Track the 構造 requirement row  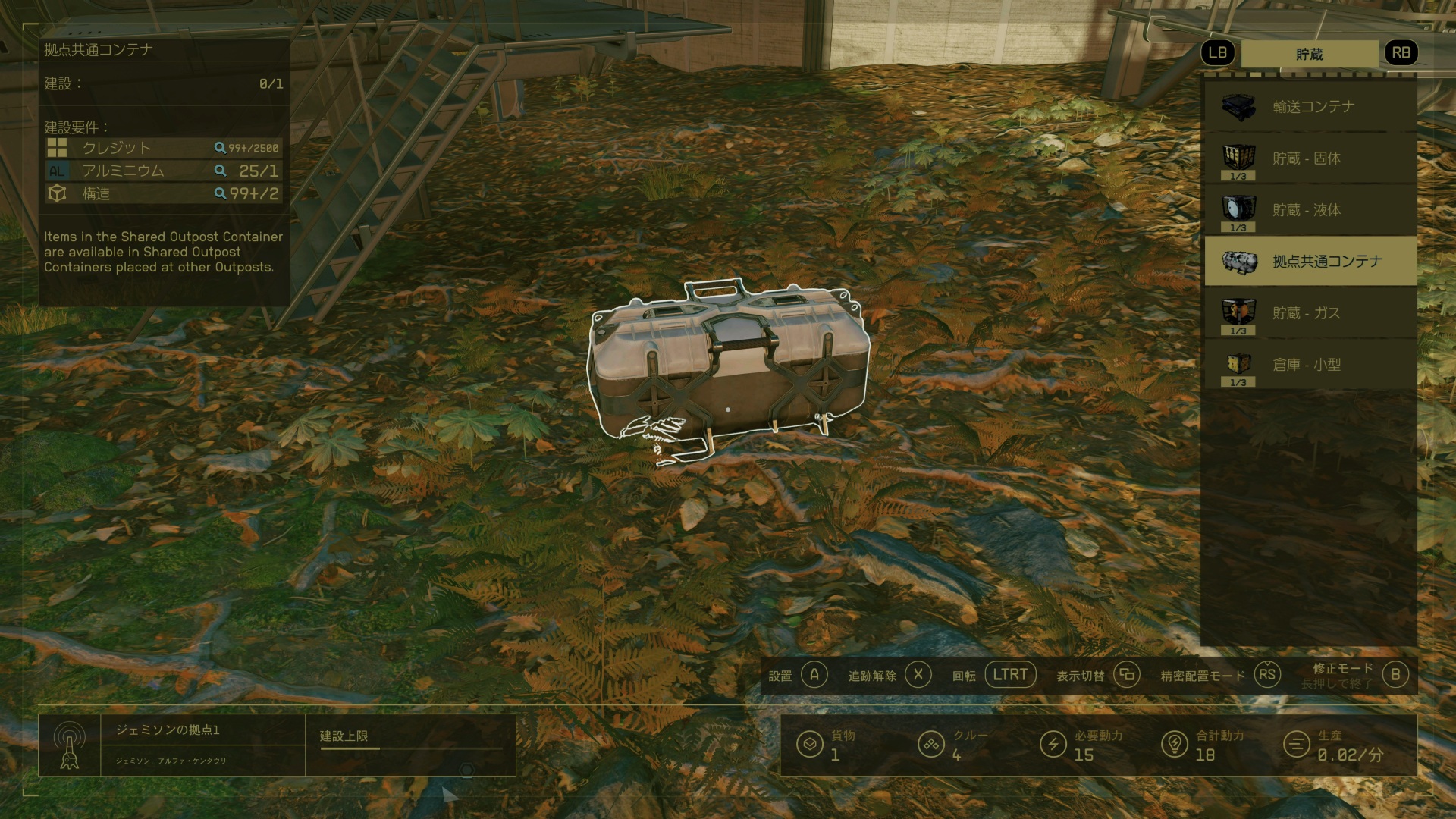(x=163, y=193)
